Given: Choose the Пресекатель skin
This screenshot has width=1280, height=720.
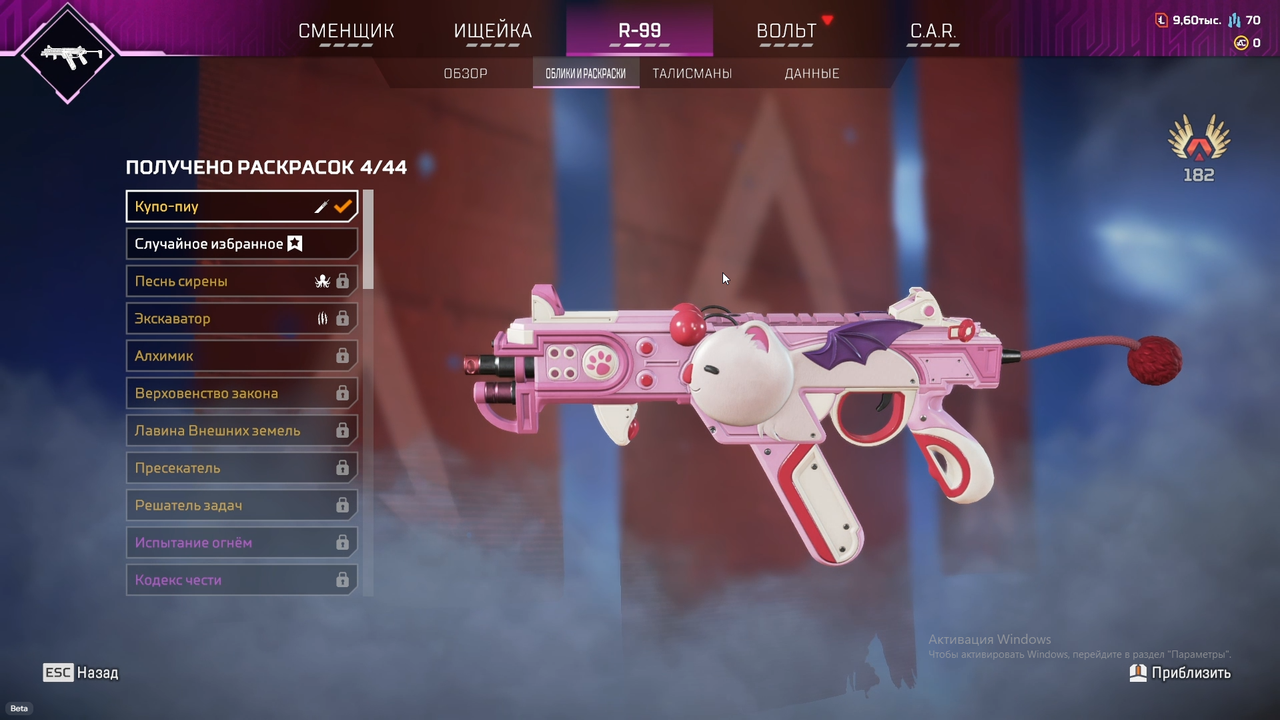Looking at the screenshot, I should (x=241, y=468).
